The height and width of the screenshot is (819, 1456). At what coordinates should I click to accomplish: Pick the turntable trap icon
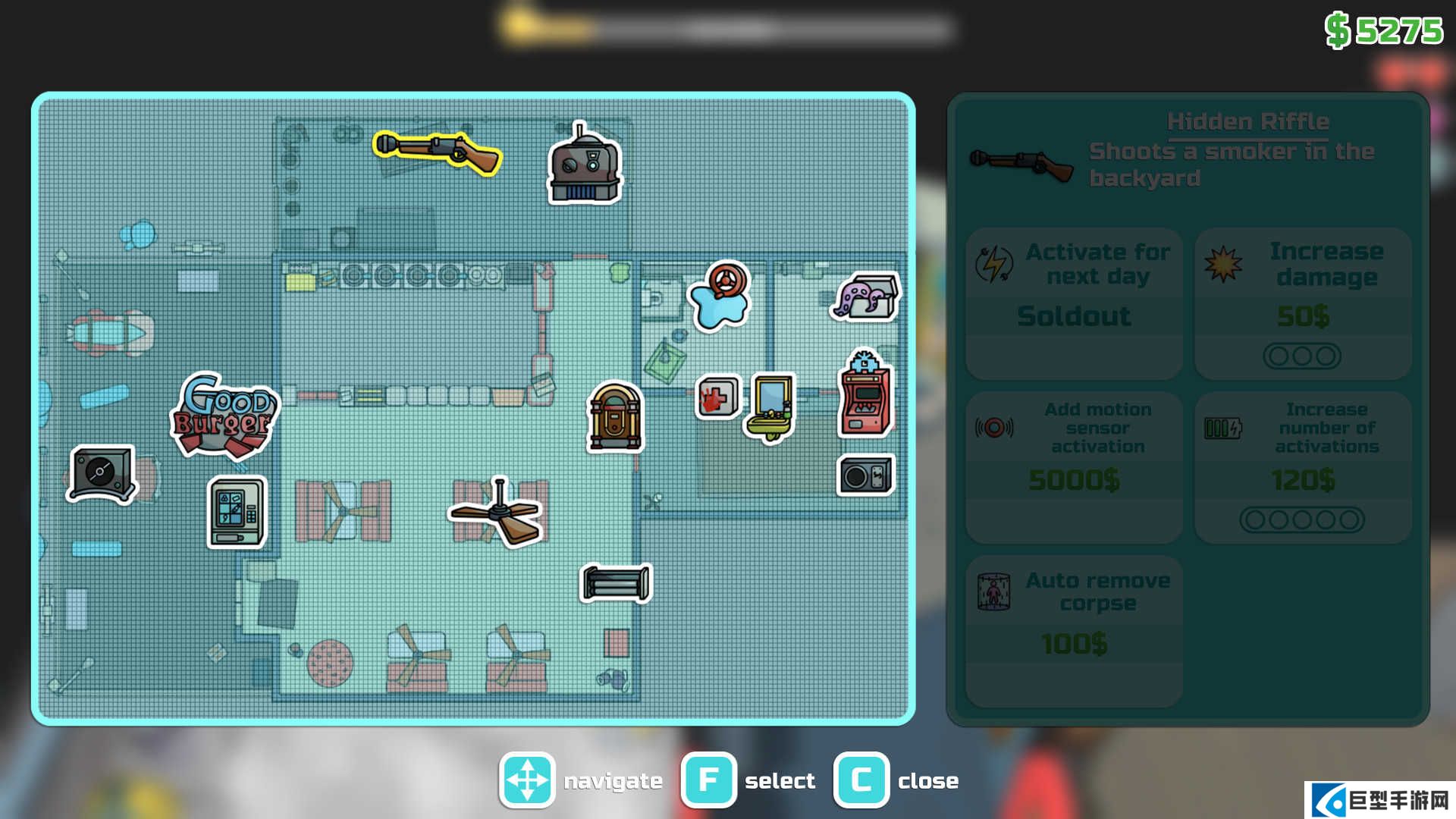coord(102,474)
